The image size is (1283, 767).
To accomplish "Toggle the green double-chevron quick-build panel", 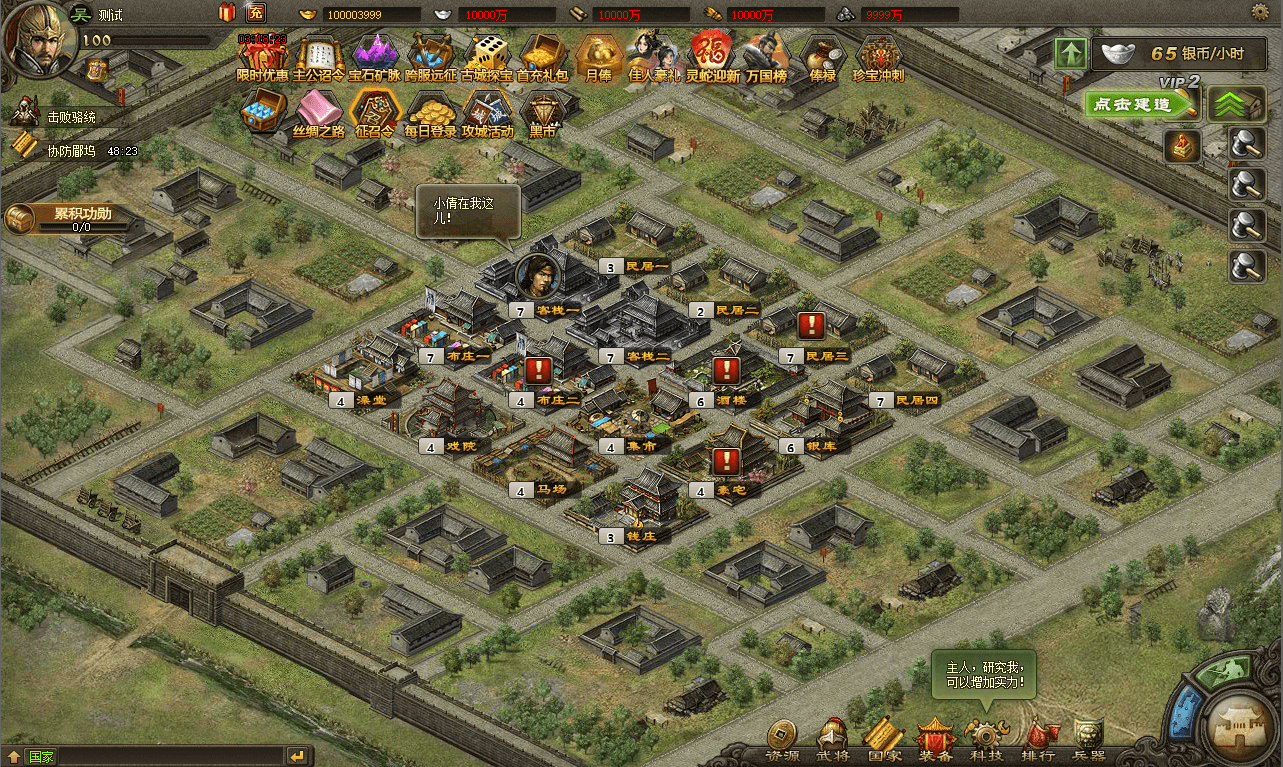I will click(x=1237, y=103).
